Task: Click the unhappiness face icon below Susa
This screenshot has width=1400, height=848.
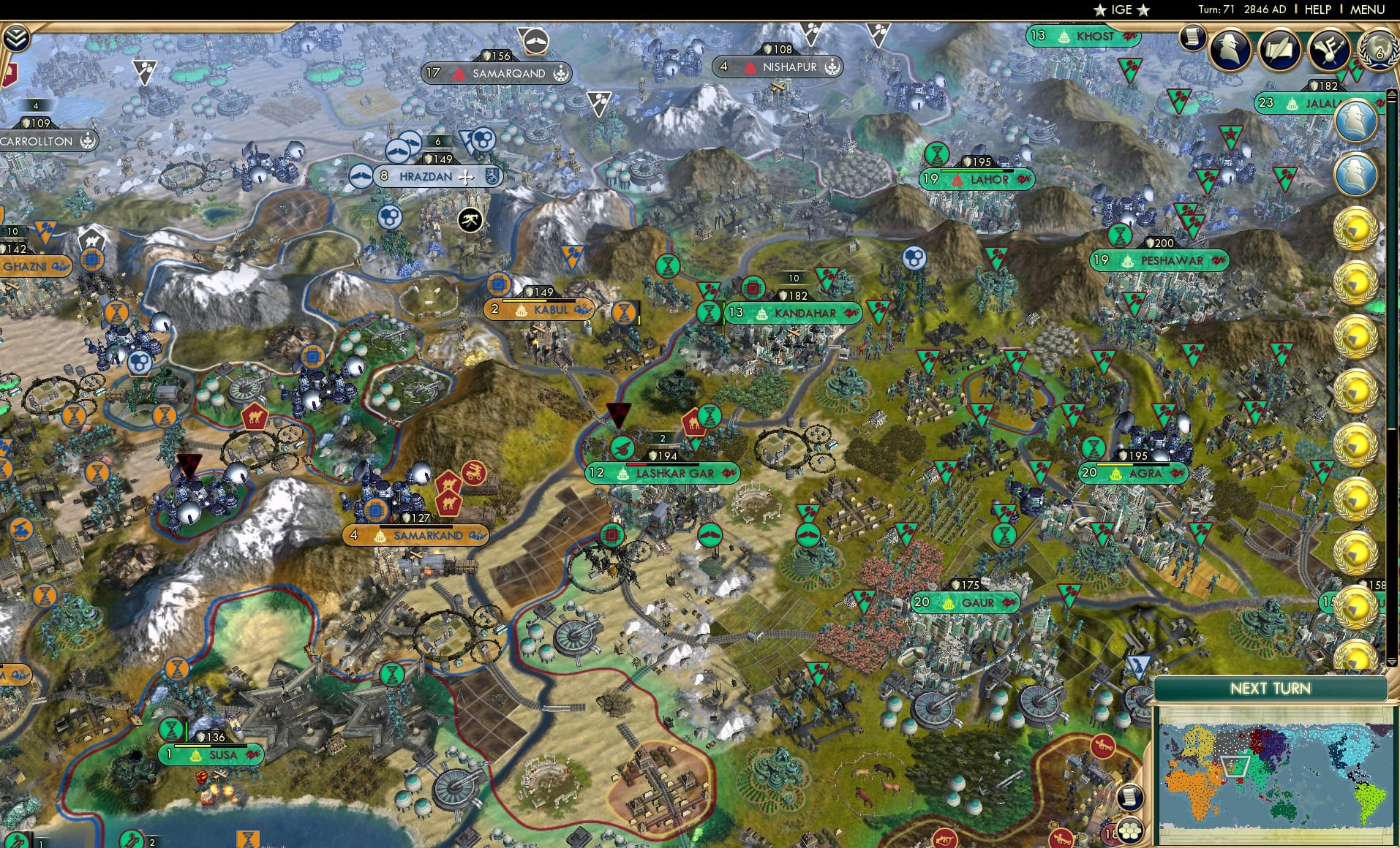Action: click(x=201, y=776)
